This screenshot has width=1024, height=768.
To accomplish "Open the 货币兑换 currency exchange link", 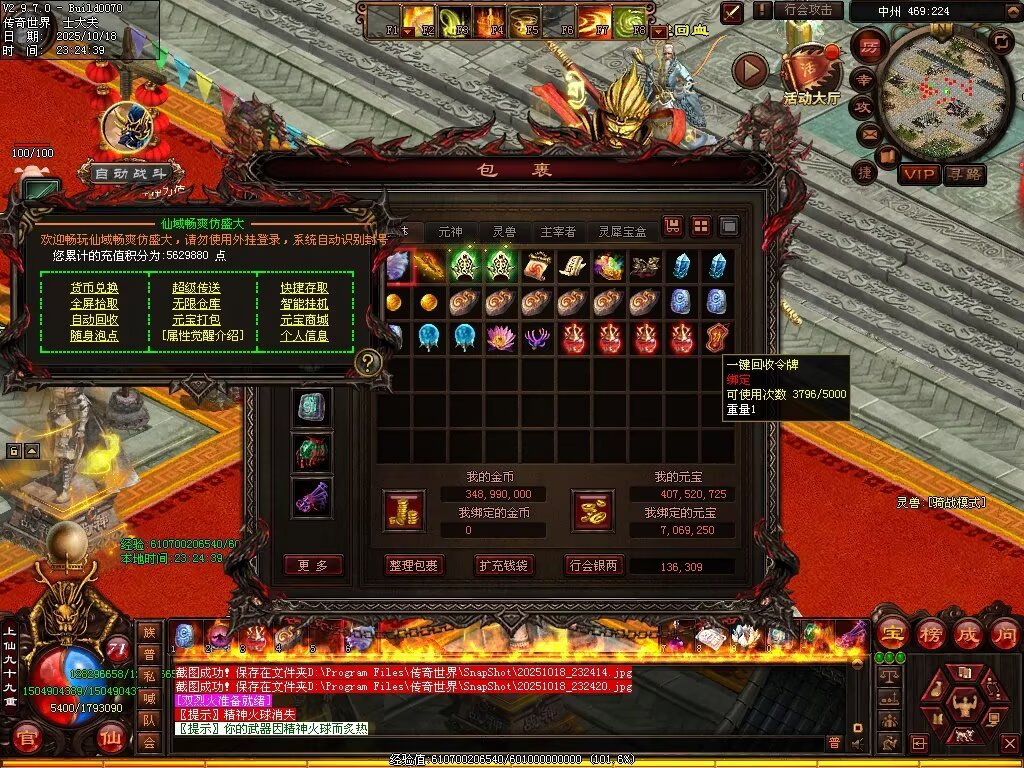I will click(94, 288).
